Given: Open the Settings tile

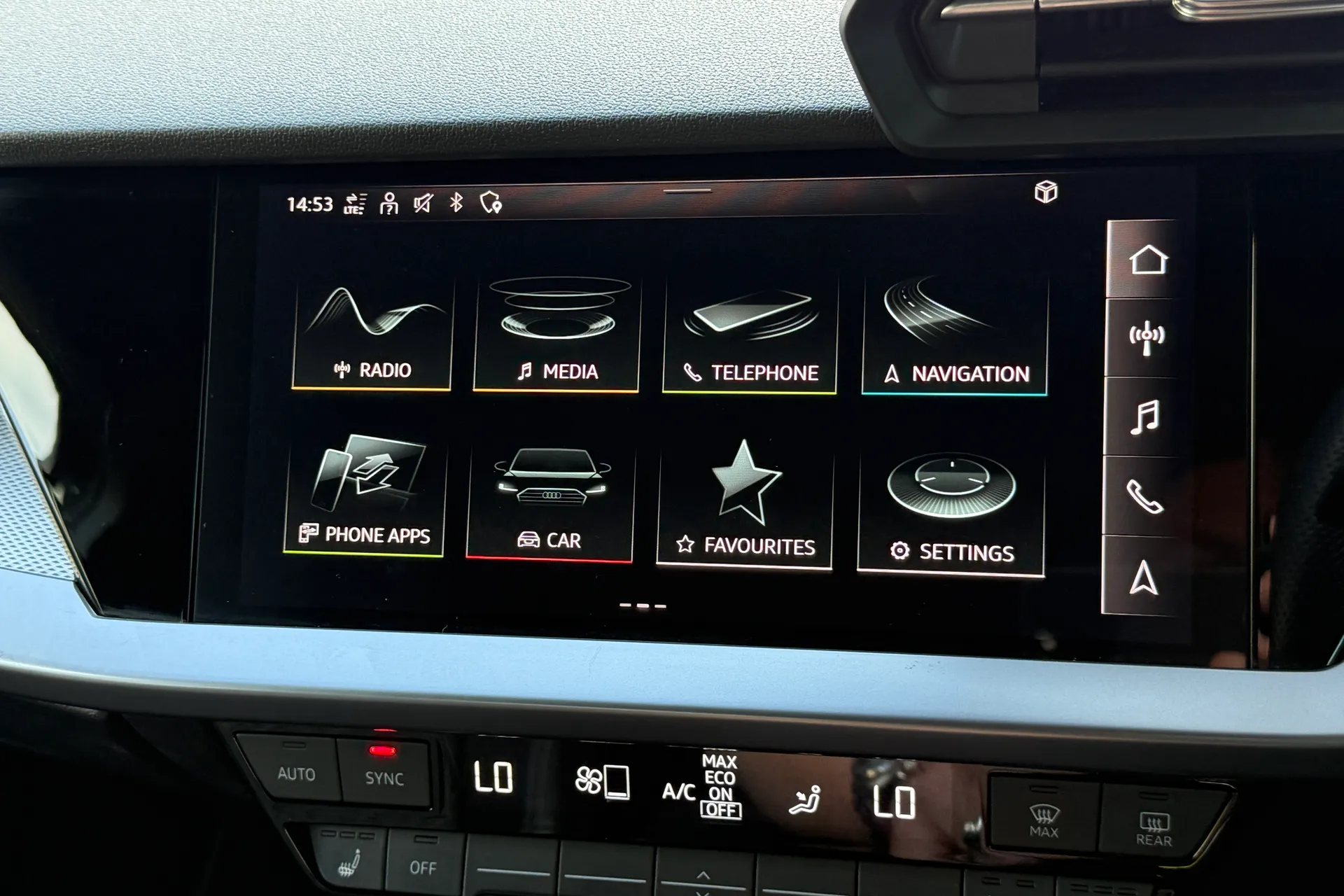Looking at the screenshot, I should [x=948, y=497].
